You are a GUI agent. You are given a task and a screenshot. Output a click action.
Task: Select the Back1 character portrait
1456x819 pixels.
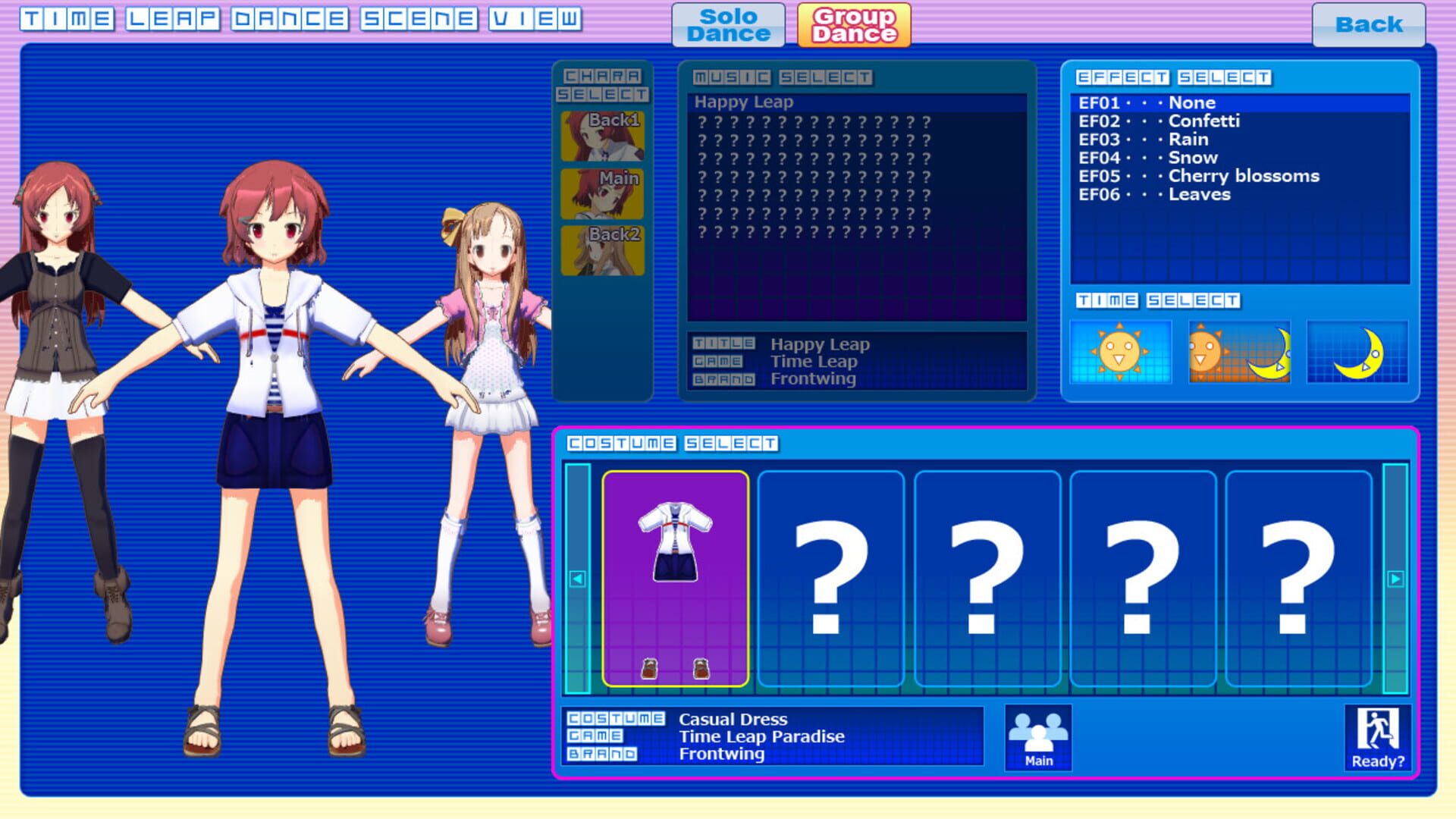[601, 134]
